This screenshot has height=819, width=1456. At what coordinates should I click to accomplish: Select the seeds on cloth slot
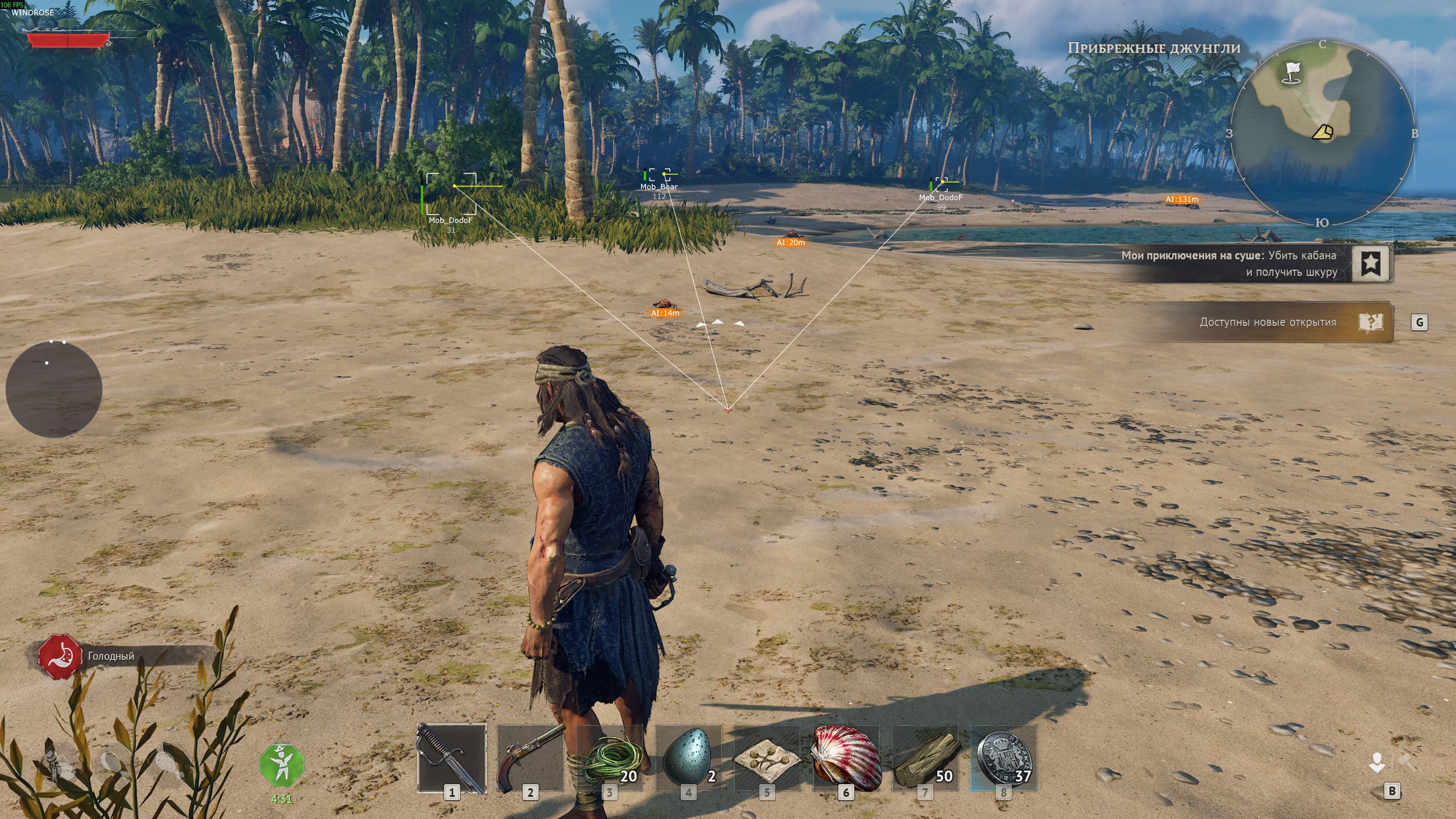click(767, 758)
